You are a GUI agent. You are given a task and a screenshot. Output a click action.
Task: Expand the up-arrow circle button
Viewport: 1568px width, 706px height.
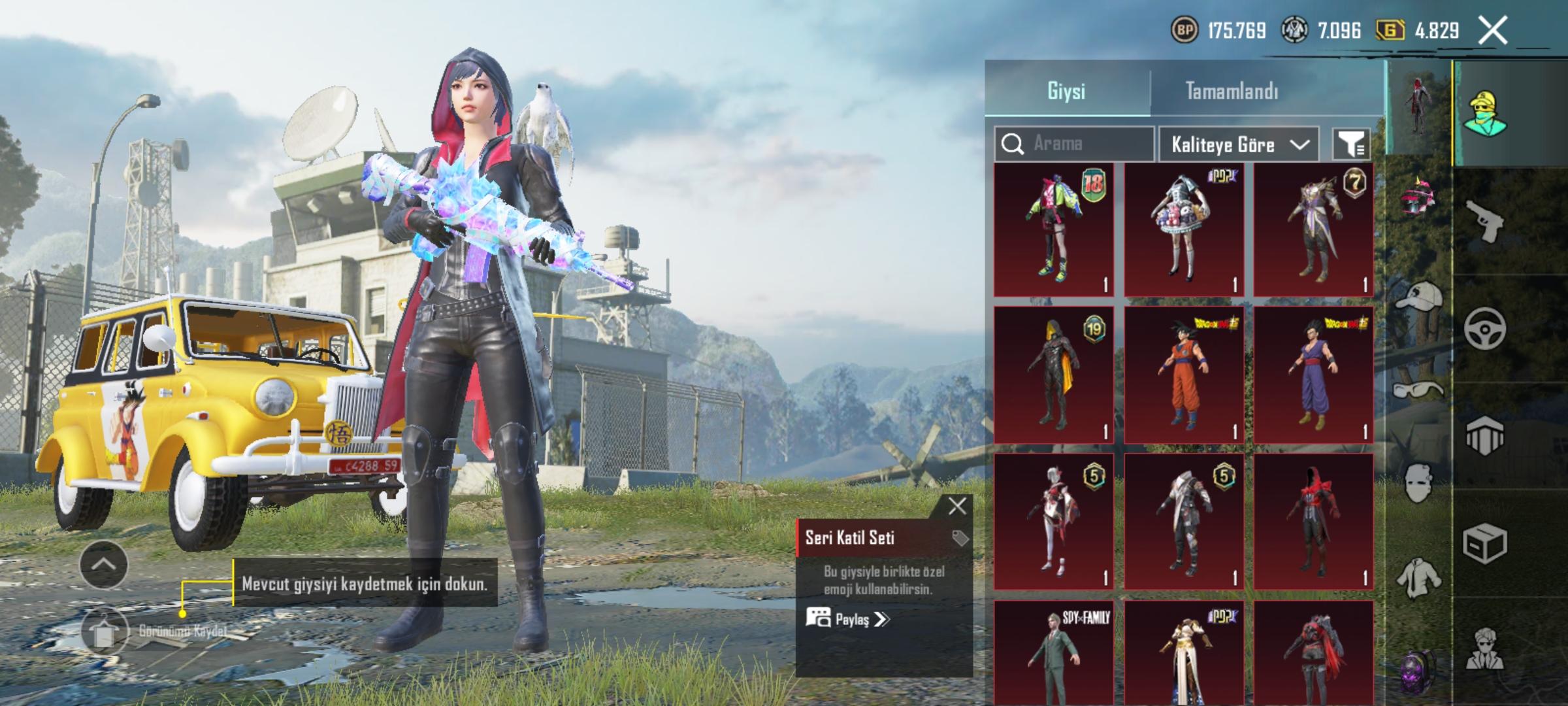point(103,565)
